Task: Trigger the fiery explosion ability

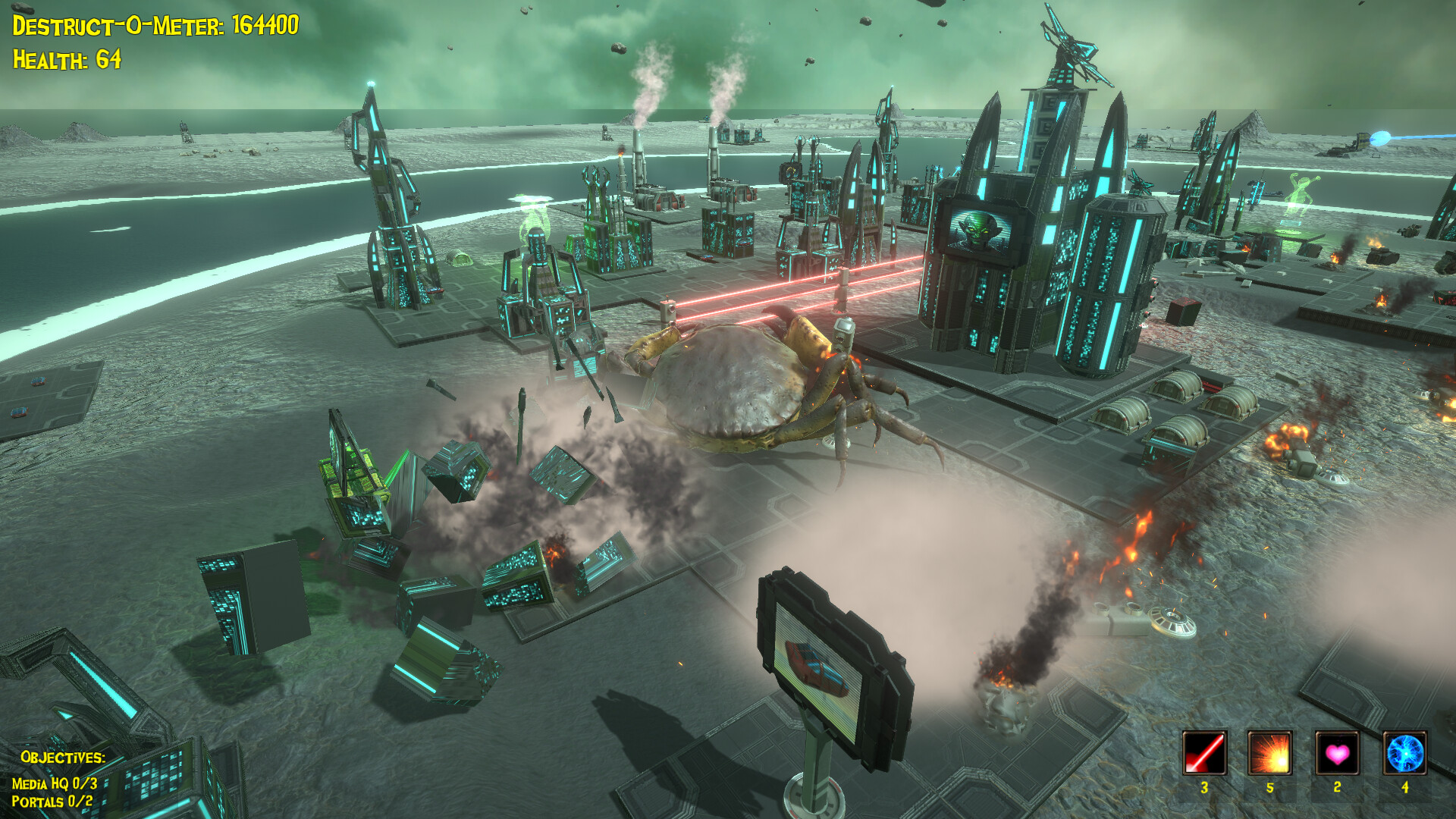Action: pos(1270,753)
